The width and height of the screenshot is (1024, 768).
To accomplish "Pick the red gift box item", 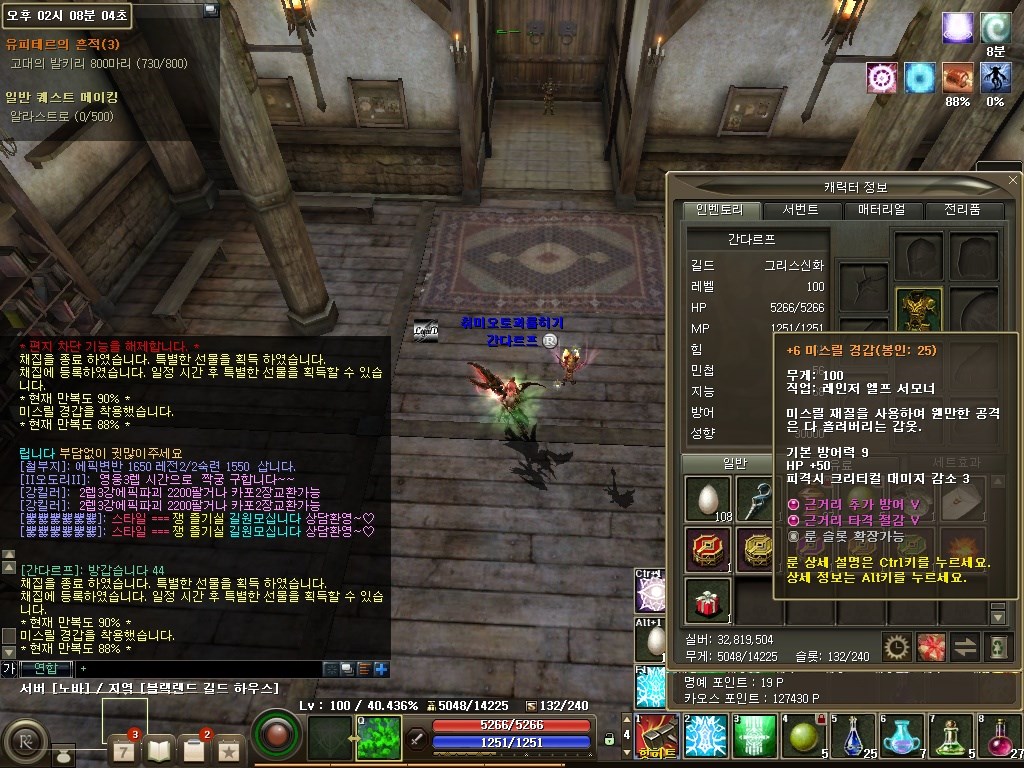I will [x=708, y=598].
